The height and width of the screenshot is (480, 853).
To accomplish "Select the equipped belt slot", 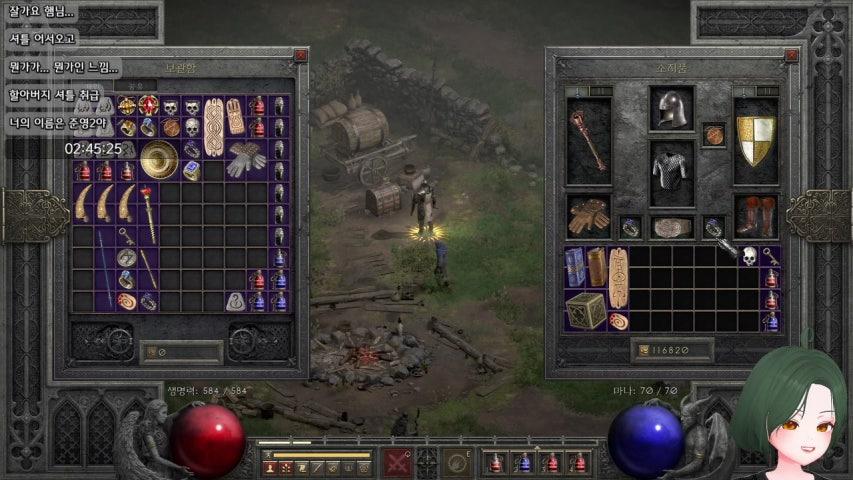I will [671, 227].
